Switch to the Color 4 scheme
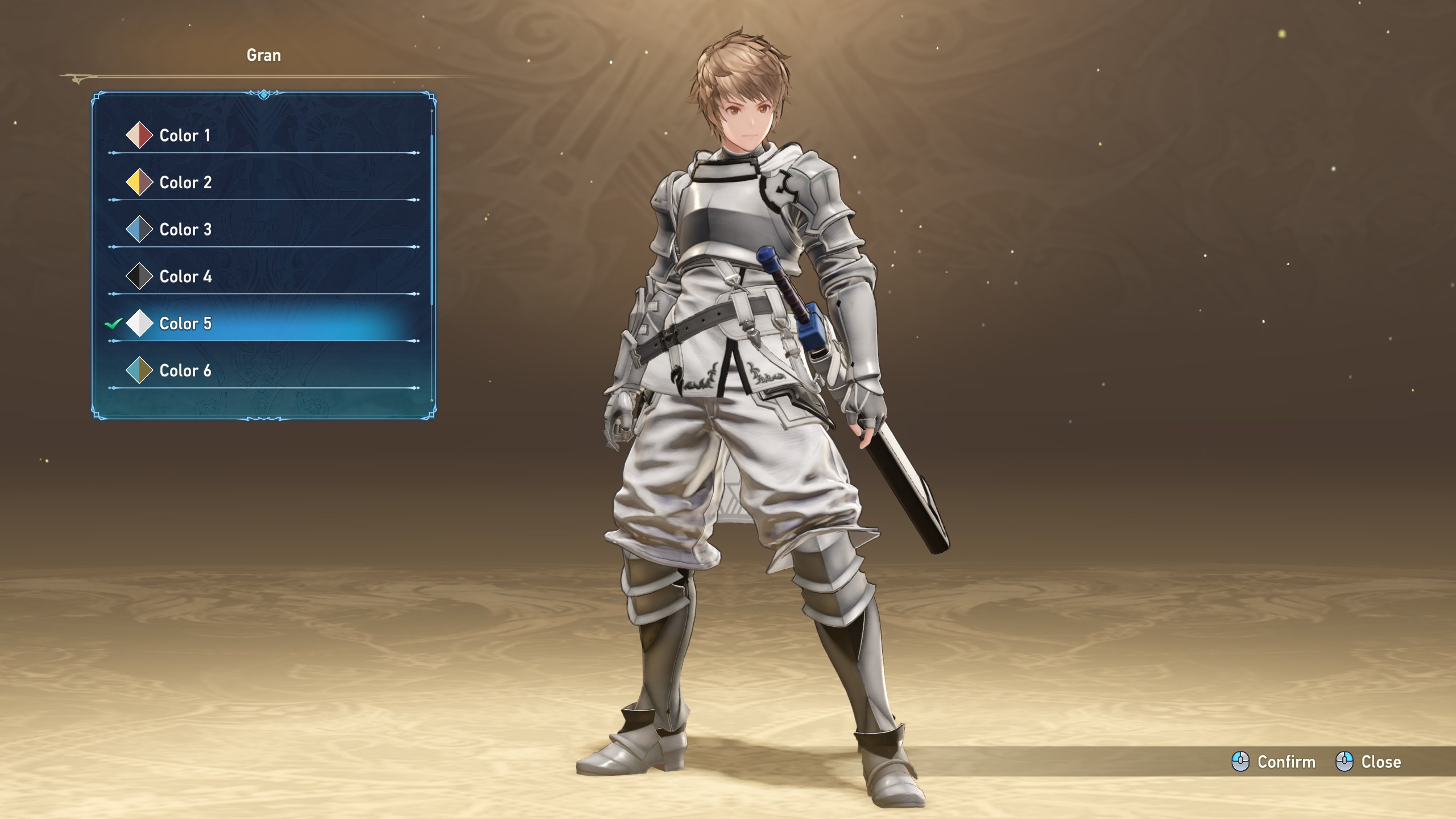 click(x=185, y=277)
